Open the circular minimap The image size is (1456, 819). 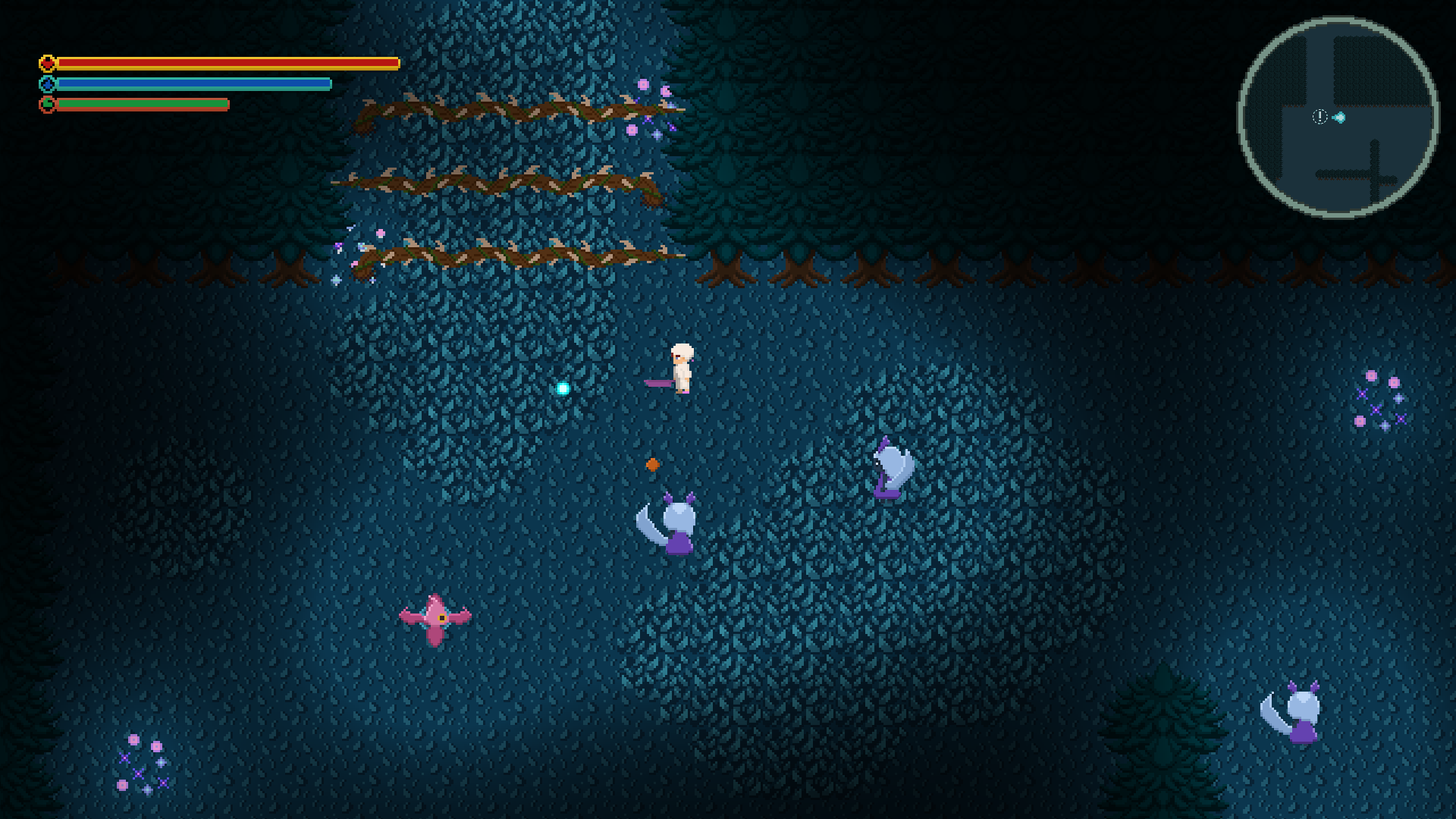[x=1338, y=118]
